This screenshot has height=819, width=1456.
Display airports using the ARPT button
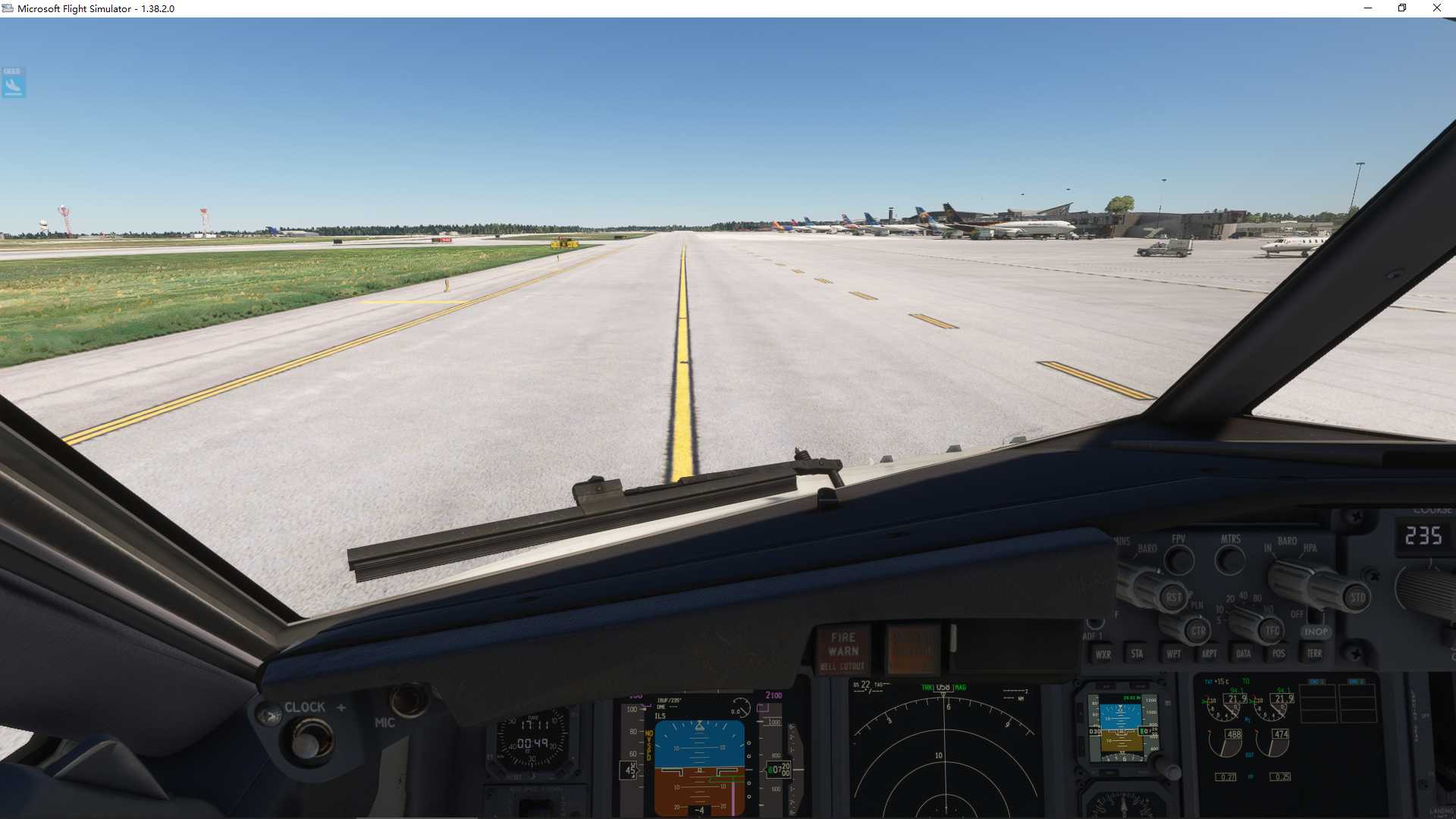(x=1210, y=654)
